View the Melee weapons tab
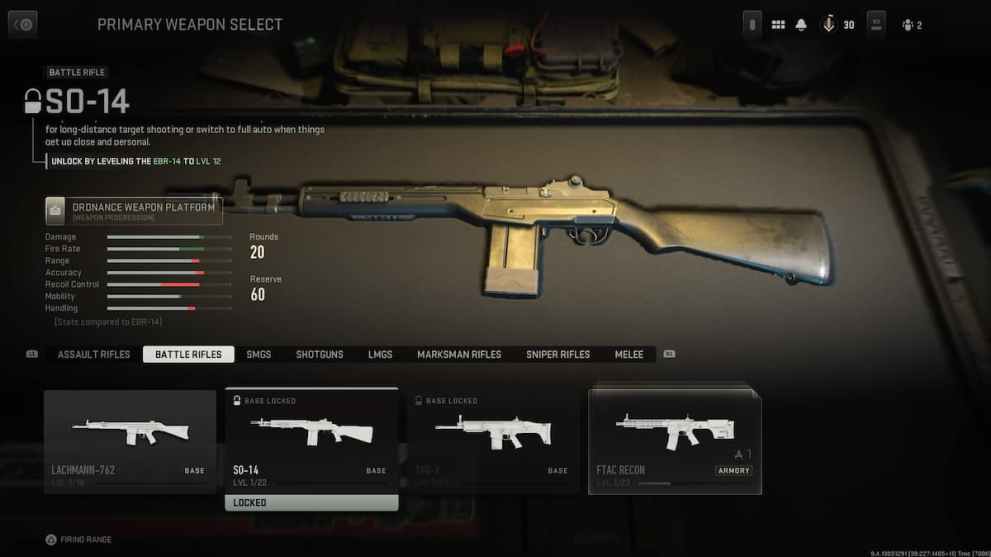This screenshot has width=991, height=557. pos(629,354)
